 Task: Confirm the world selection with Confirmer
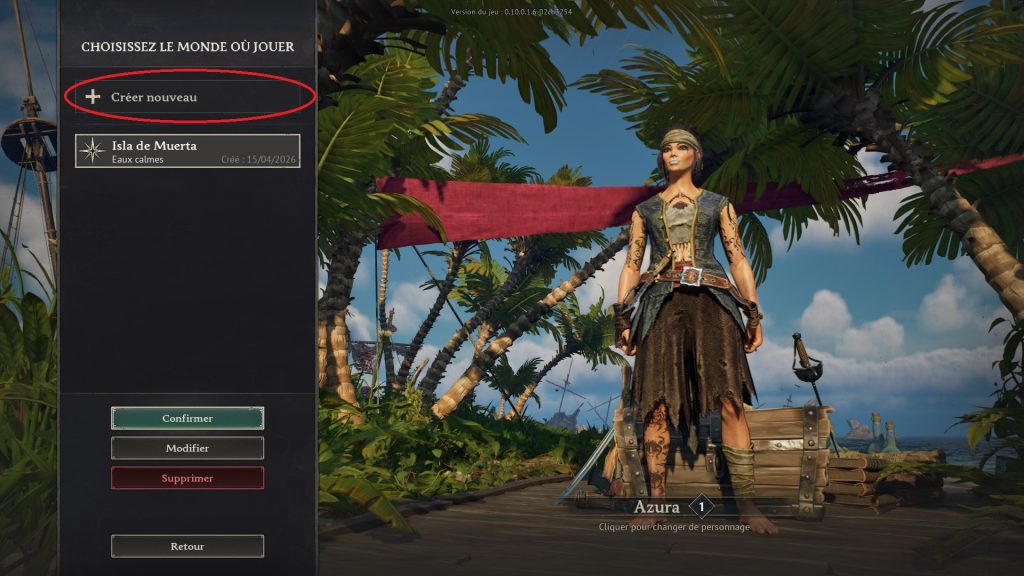pyautogui.click(x=187, y=418)
